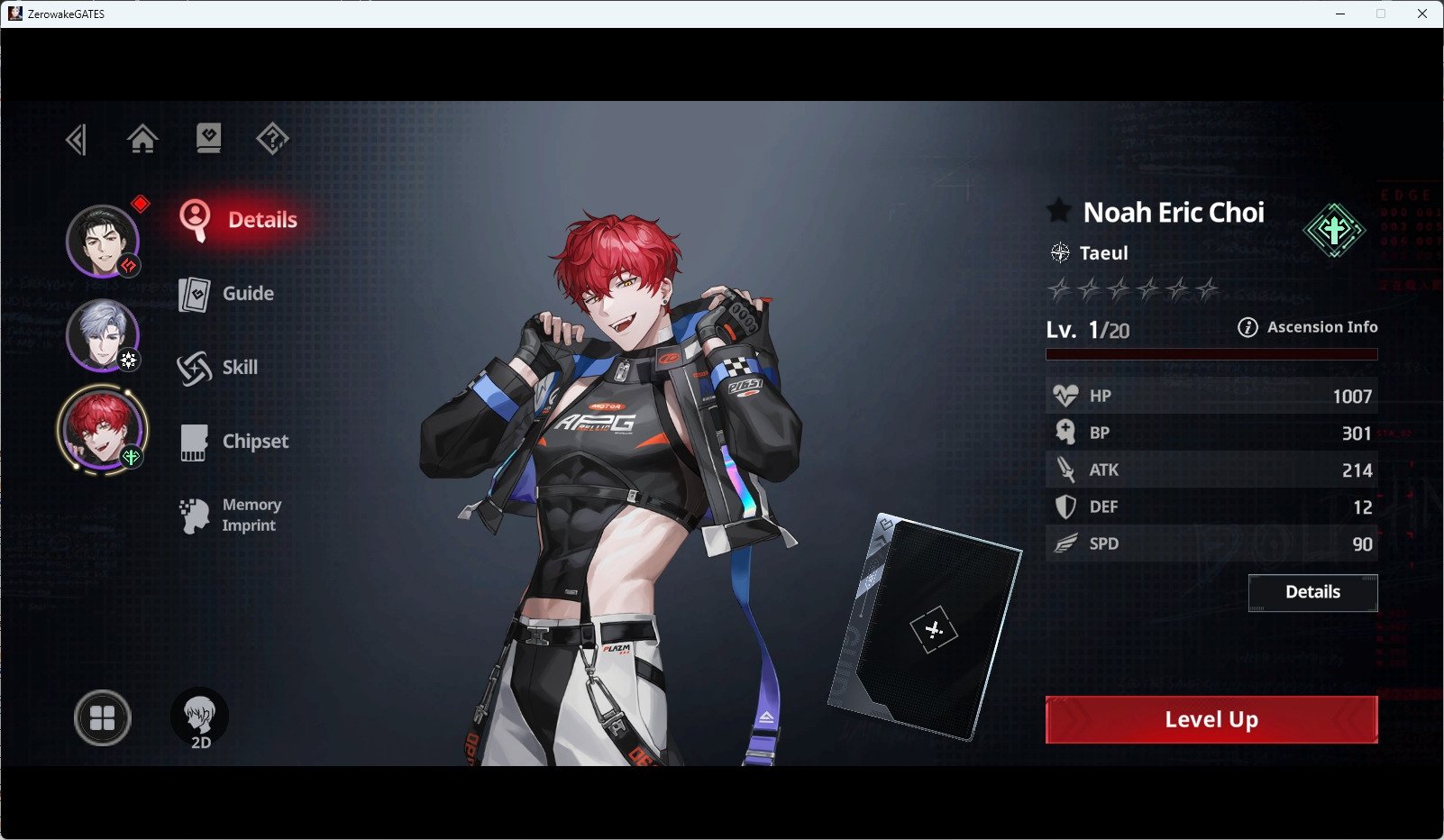Select the black-haired character portrait

click(102, 241)
